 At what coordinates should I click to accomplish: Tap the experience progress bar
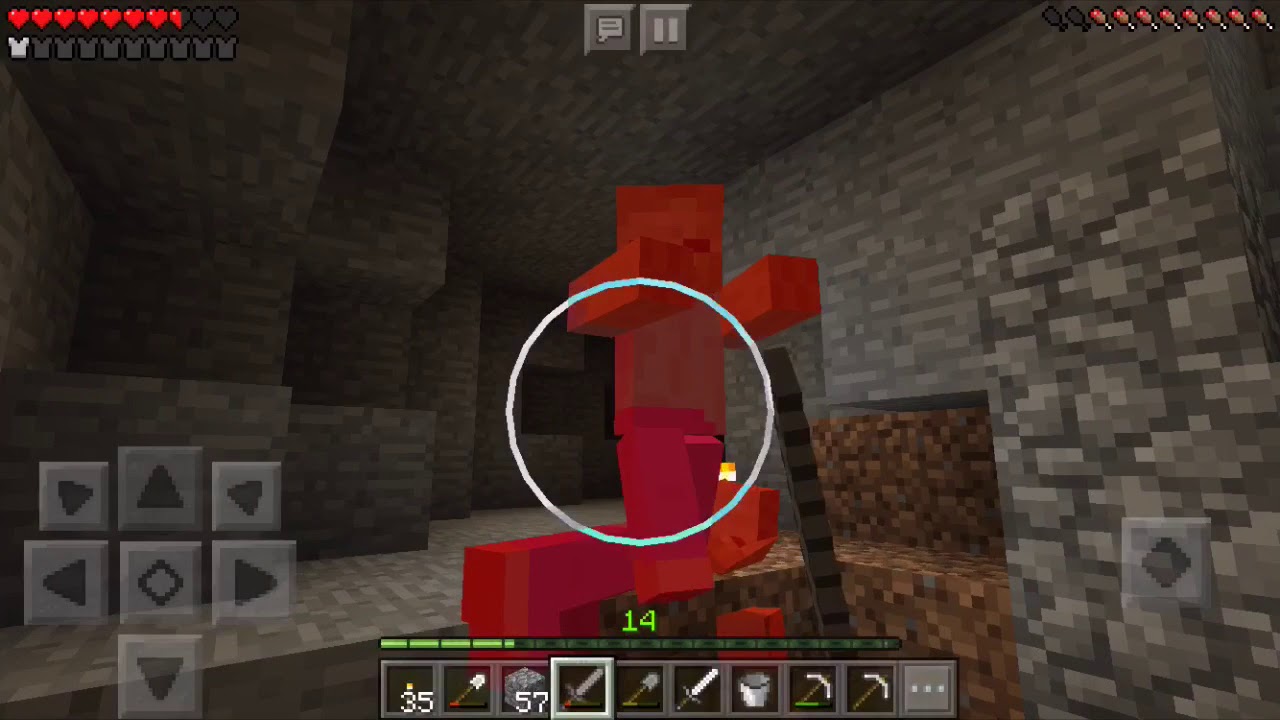[640, 645]
